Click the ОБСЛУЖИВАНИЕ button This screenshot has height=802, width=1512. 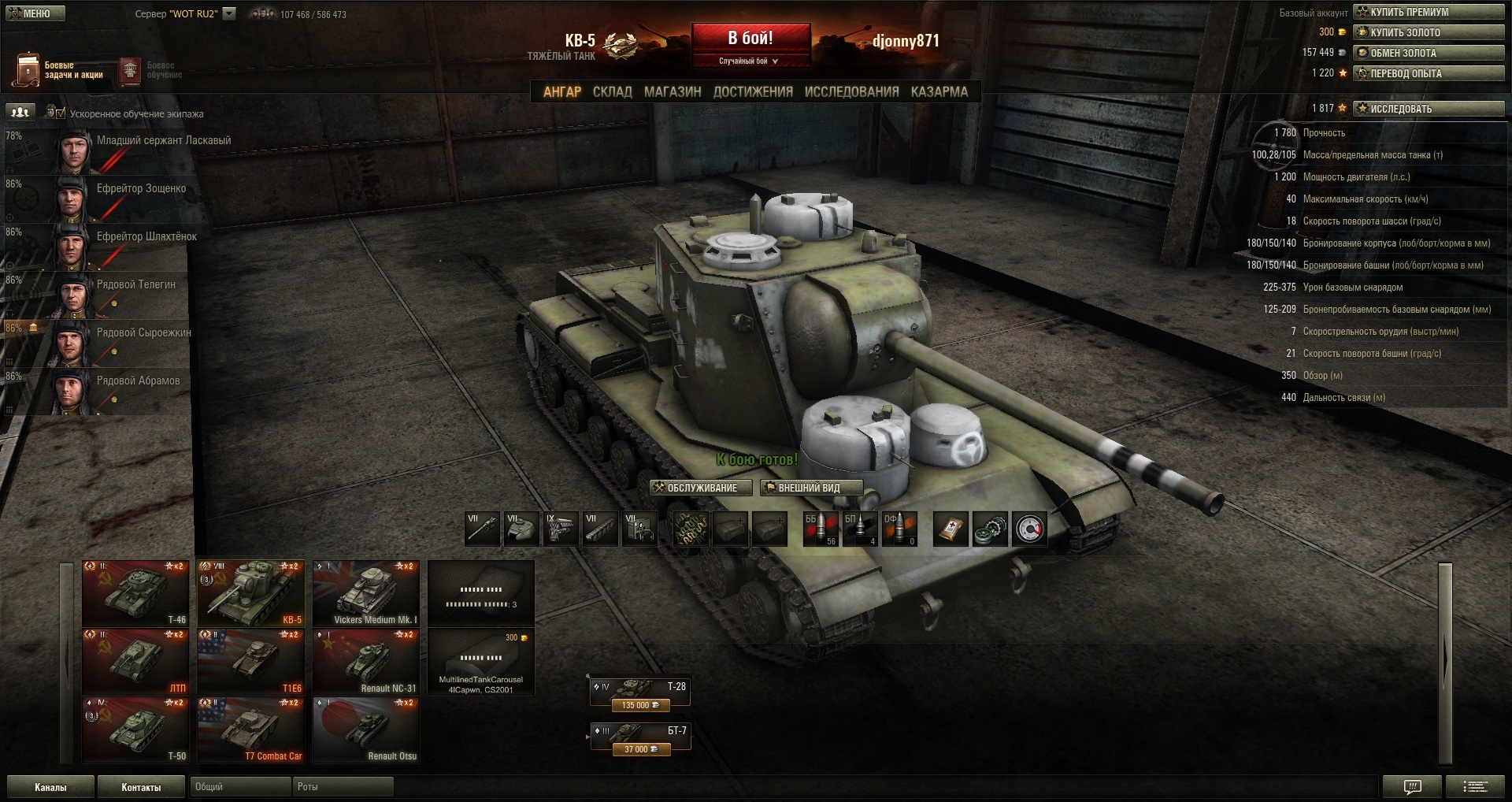(x=701, y=488)
